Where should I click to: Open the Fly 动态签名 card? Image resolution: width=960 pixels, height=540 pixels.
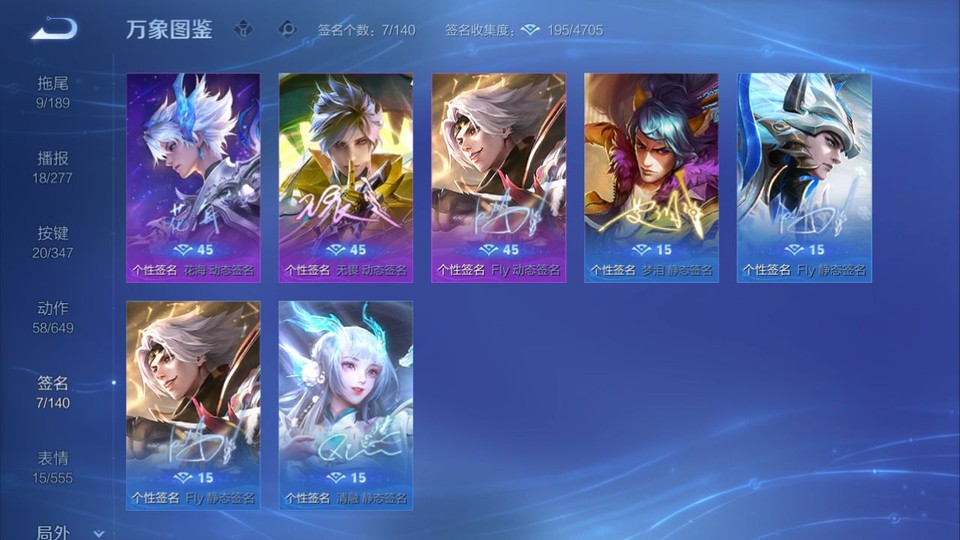pyautogui.click(x=499, y=177)
